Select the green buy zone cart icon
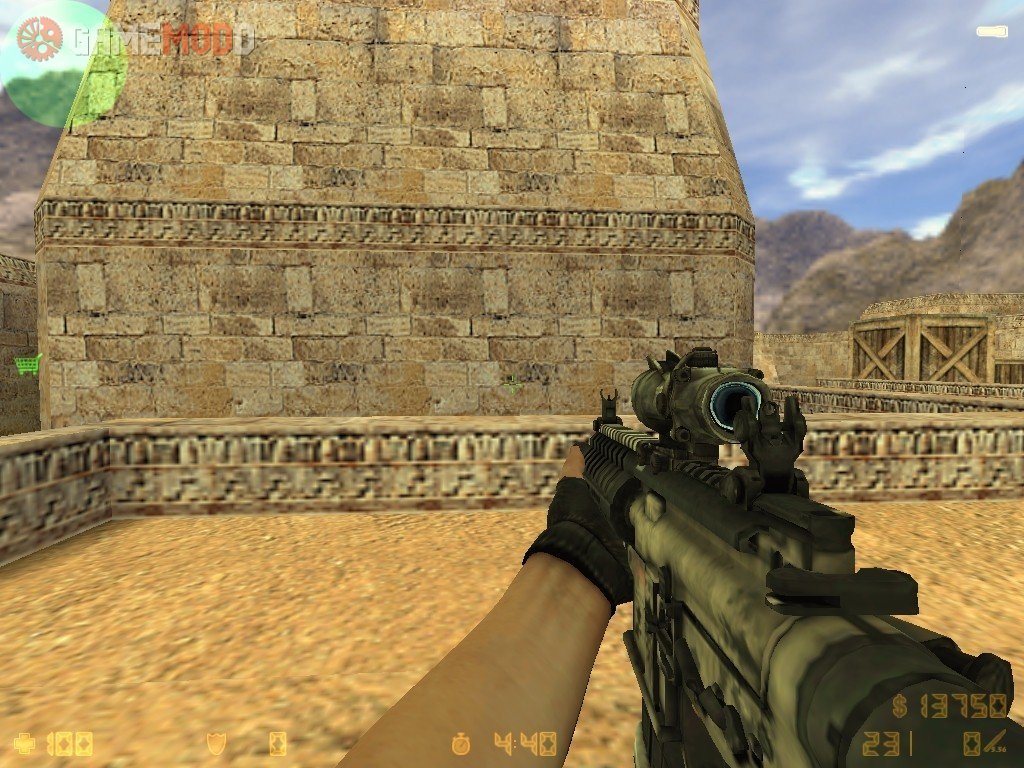The width and height of the screenshot is (1024, 768). (x=27, y=364)
